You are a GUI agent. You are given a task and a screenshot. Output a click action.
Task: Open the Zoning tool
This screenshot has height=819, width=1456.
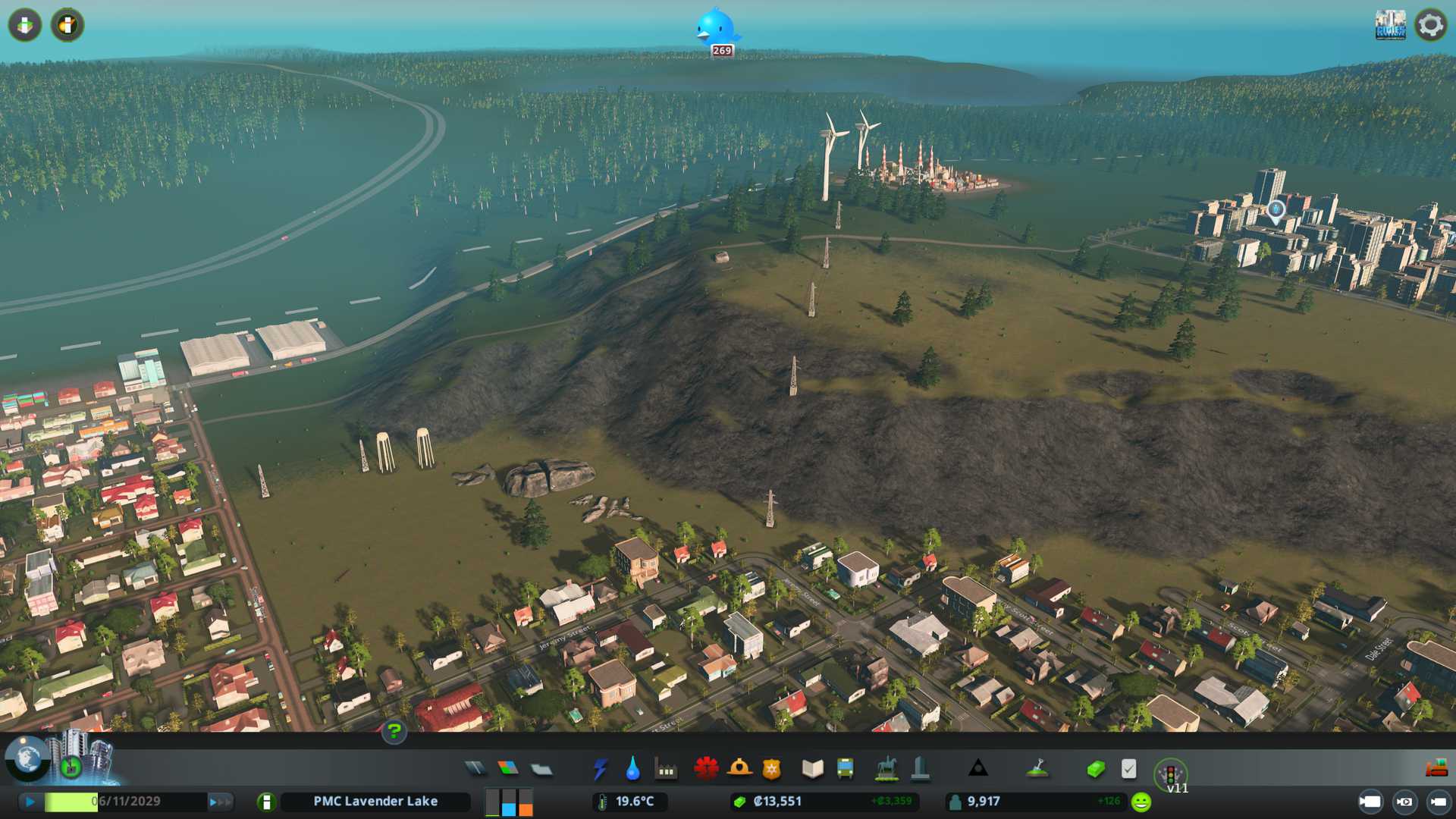508,769
